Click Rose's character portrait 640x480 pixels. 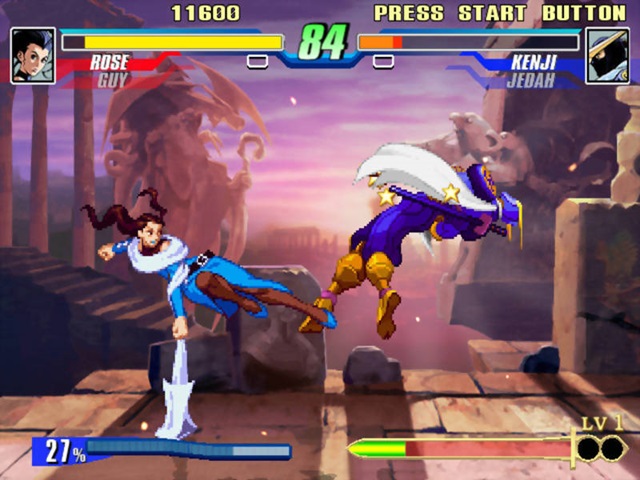point(32,55)
